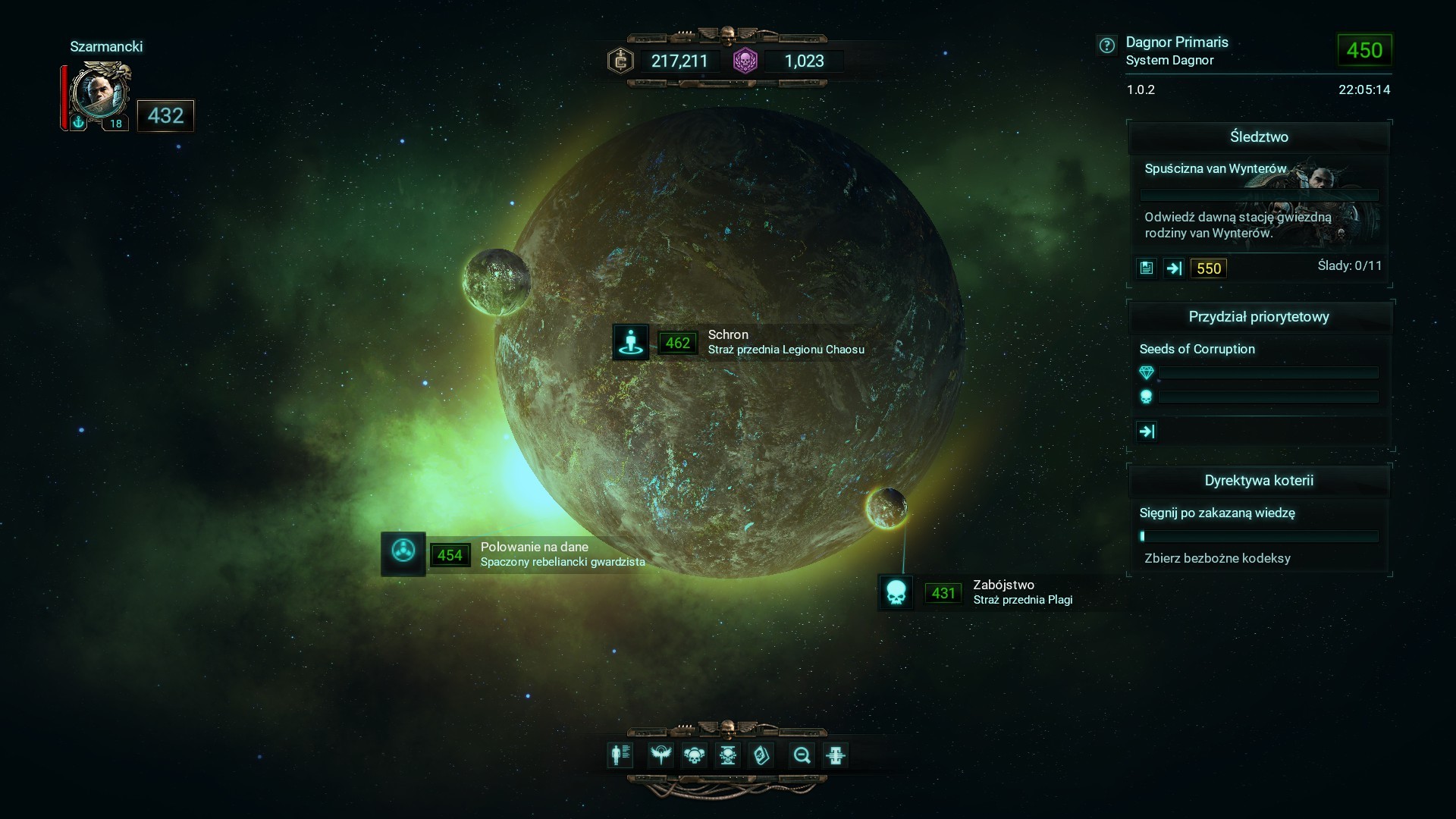Go to Seeds of Corruption assignment arrow
This screenshot has height=819, width=1456.
[x=1147, y=431]
